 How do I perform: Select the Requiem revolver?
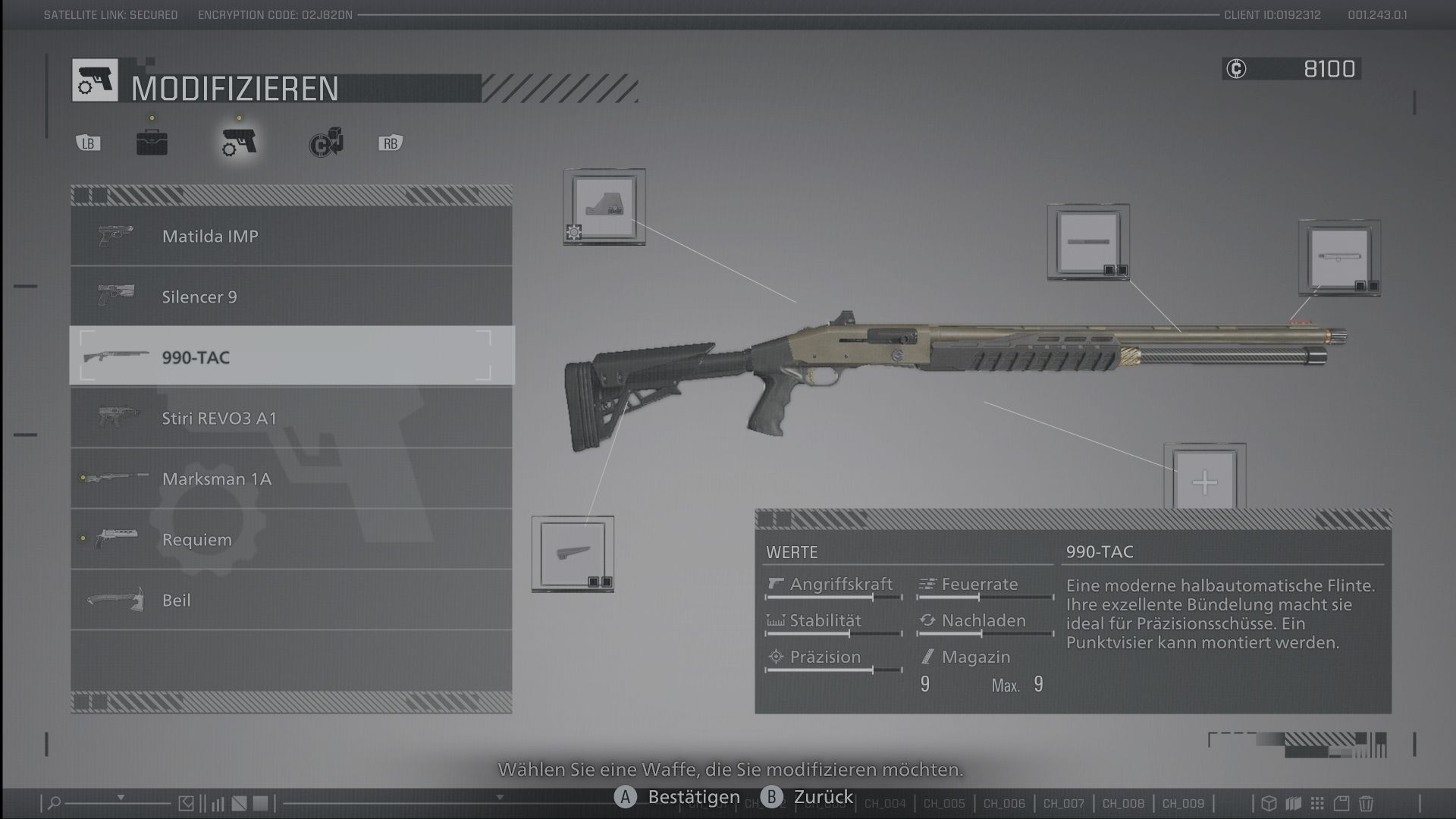[x=291, y=539]
